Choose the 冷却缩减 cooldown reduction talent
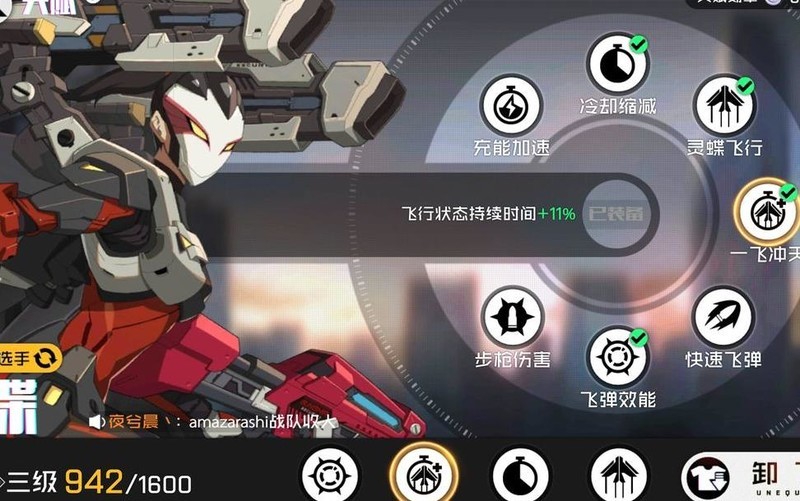Screen dimensions: 800x501 (x=617, y=64)
